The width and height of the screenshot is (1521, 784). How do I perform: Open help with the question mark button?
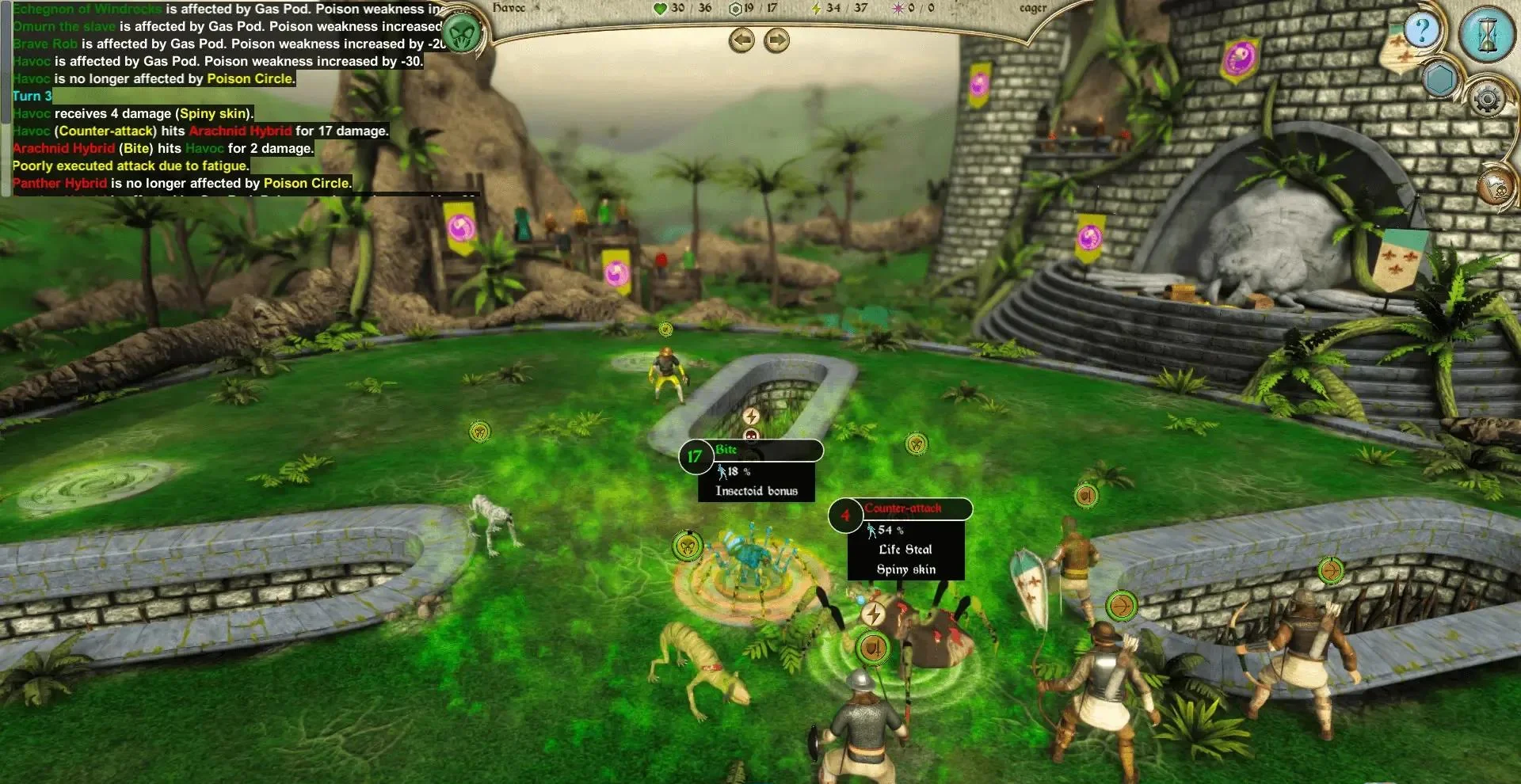(1422, 32)
